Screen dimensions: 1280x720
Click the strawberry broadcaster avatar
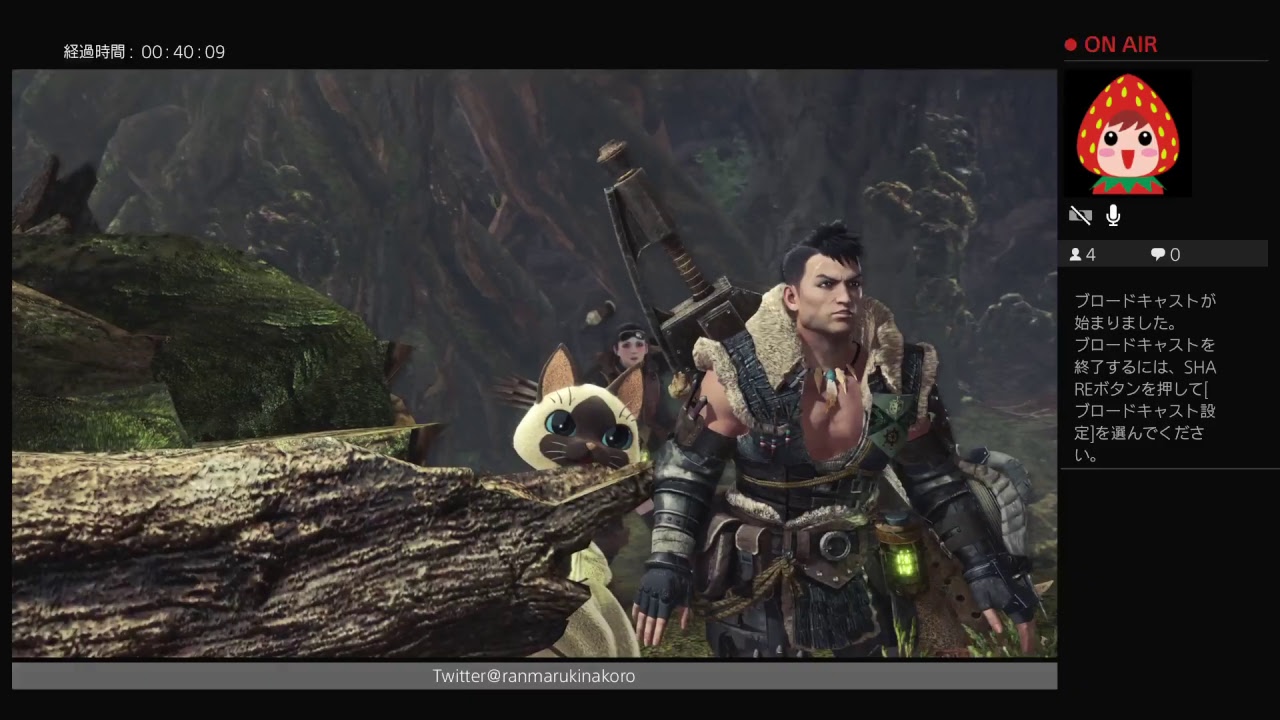(x=1127, y=133)
